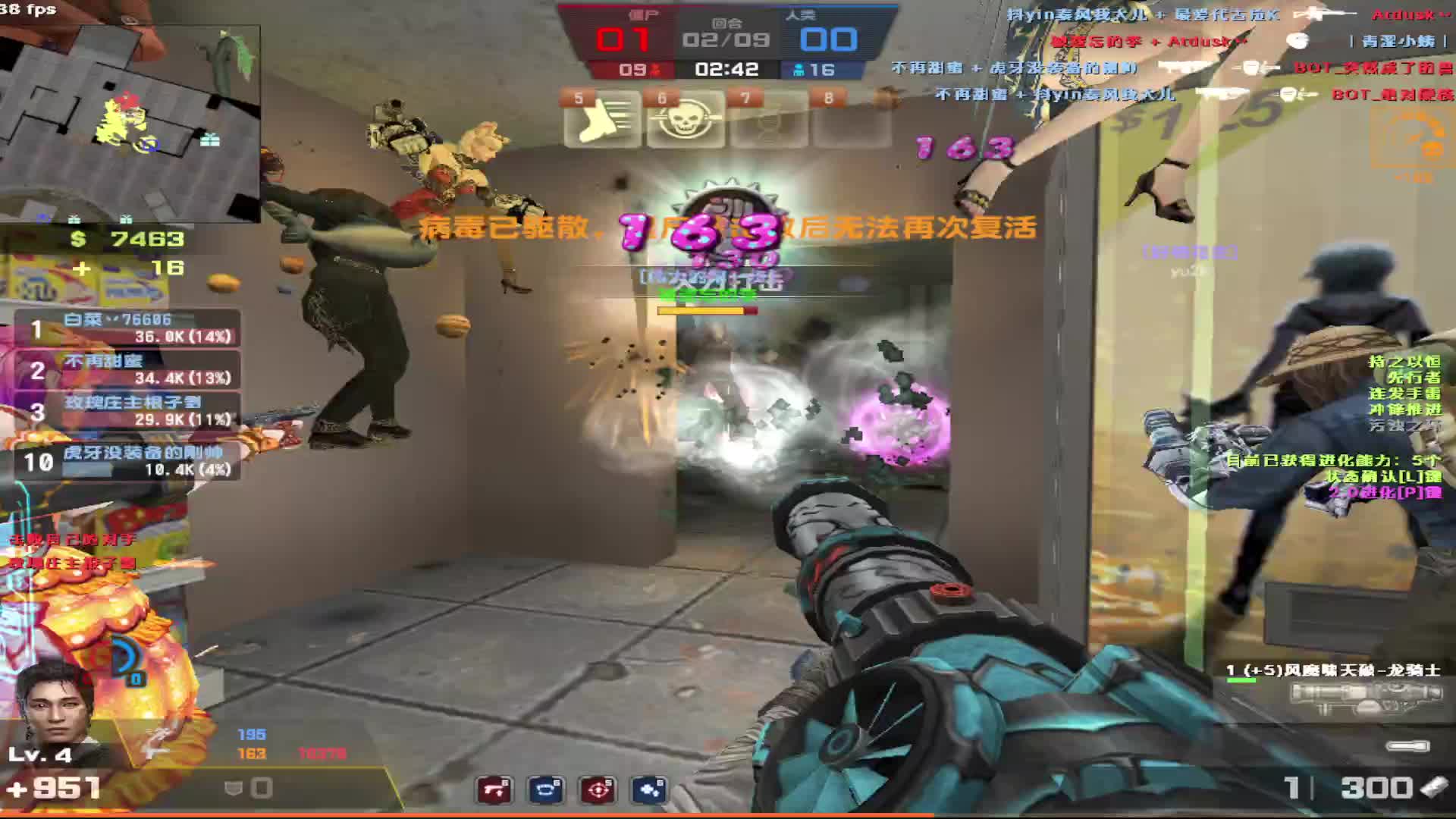Select the red gun upgrade icon
This screenshot has height=819, width=1456.
pyautogui.click(x=494, y=790)
